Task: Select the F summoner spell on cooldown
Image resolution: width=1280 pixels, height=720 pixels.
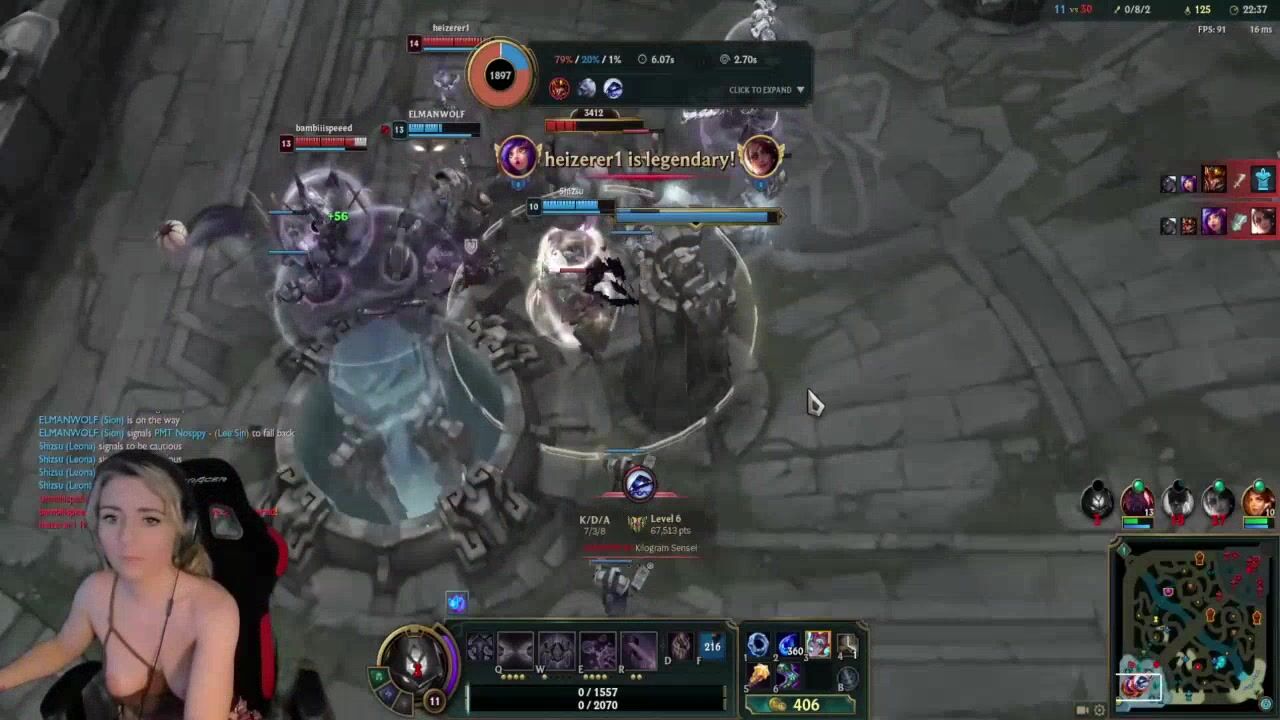Action: pyautogui.click(x=712, y=646)
